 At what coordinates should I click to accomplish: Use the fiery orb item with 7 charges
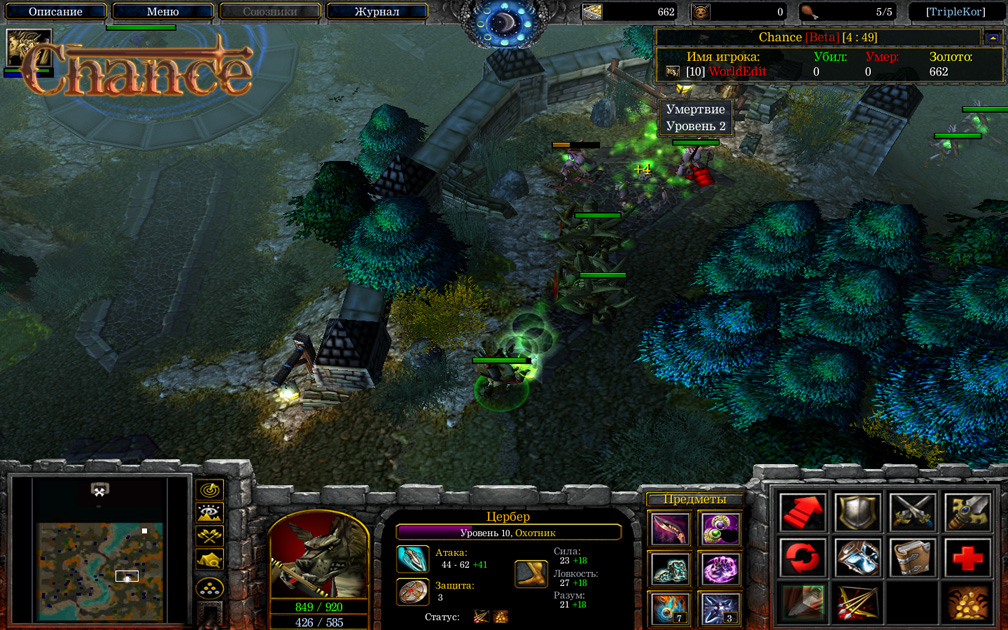click(x=669, y=607)
